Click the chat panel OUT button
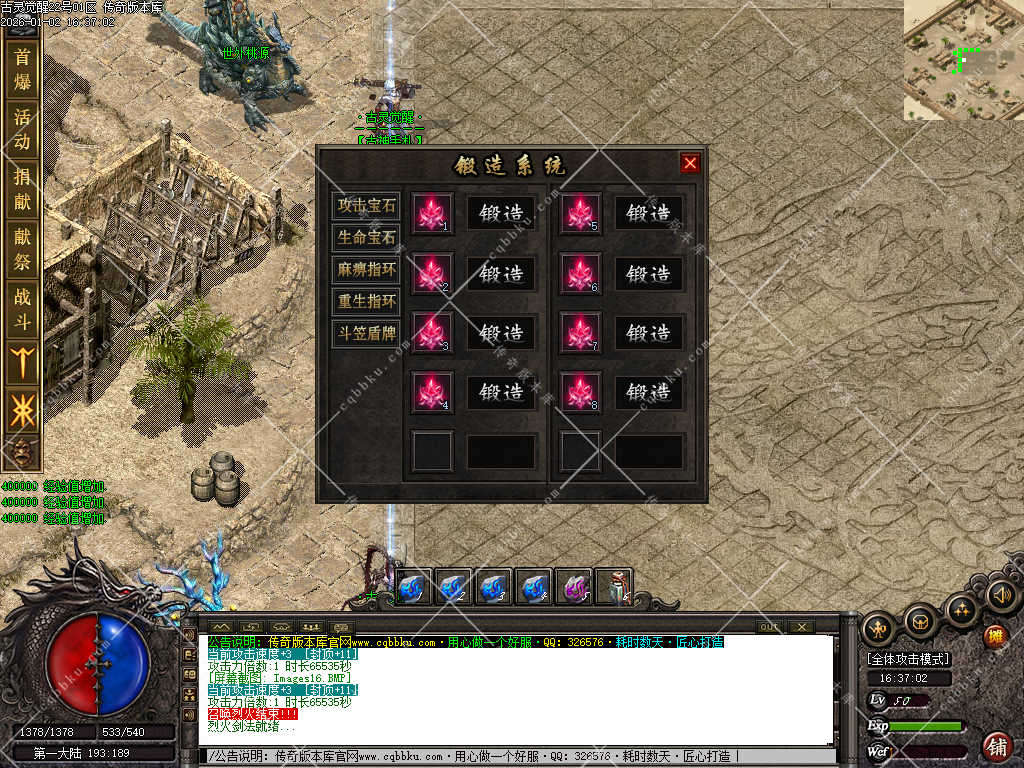The image size is (1024, 768). [769, 627]
